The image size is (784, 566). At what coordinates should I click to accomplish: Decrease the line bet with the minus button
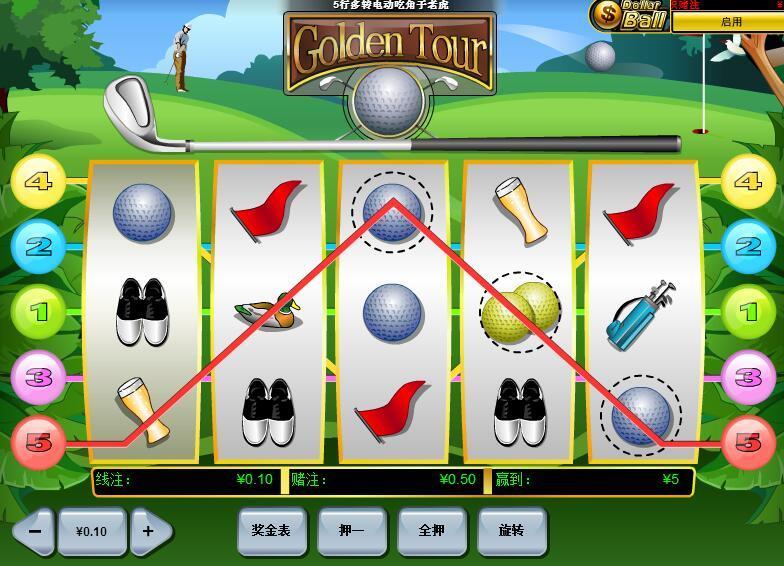coord(34,531)
